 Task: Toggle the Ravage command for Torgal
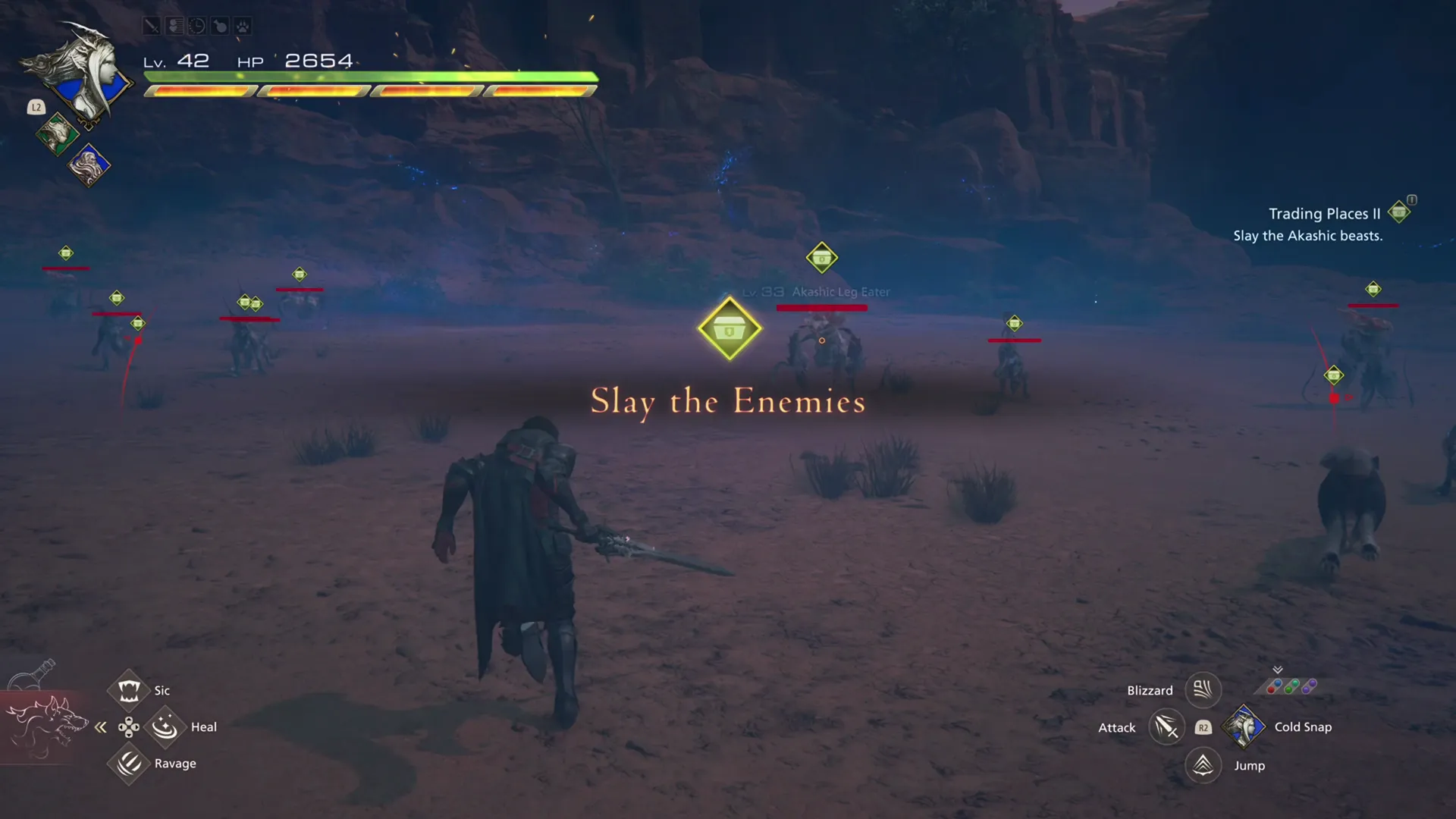129,764
